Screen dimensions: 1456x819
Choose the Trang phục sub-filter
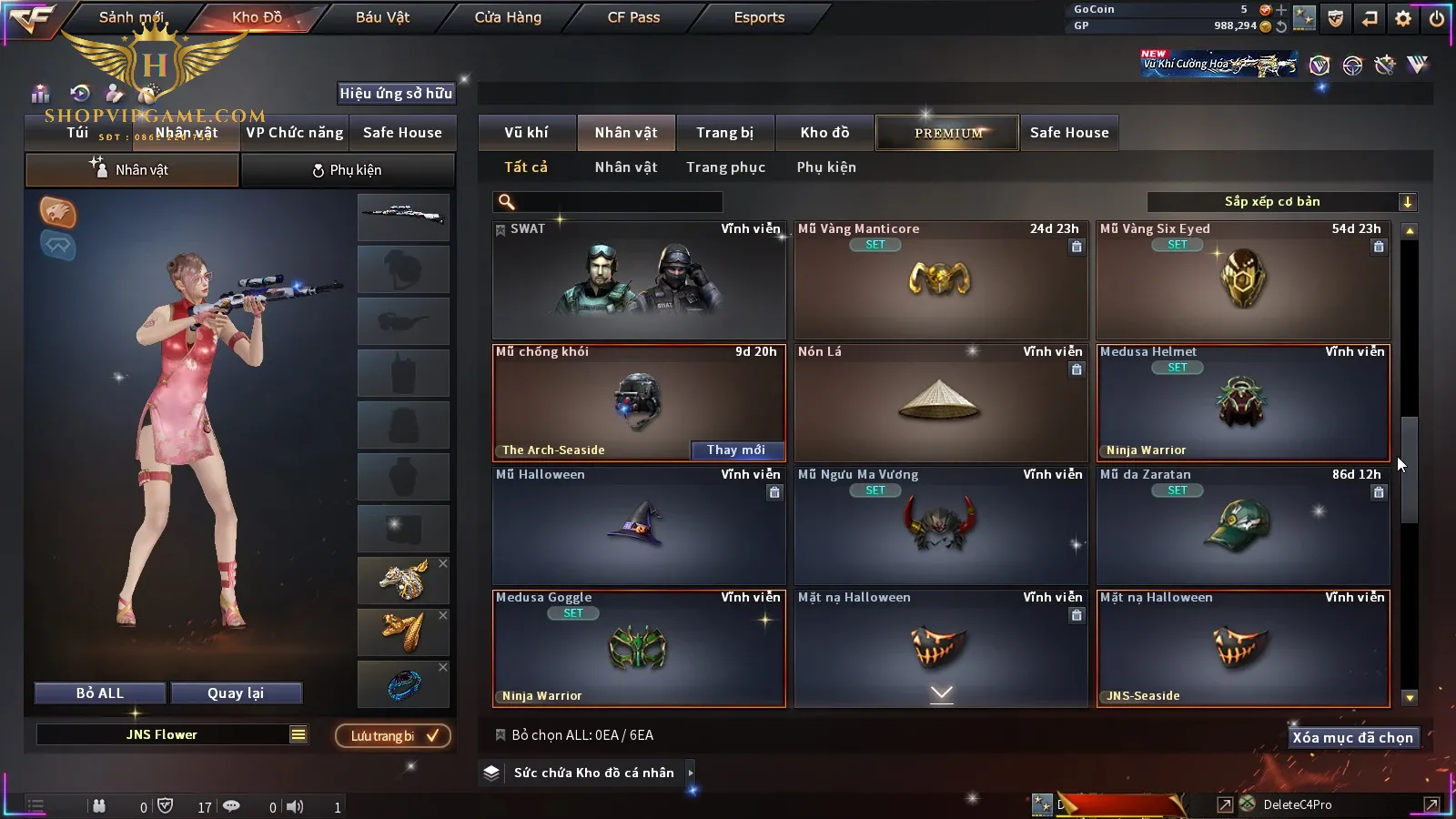tap(725, 167)
